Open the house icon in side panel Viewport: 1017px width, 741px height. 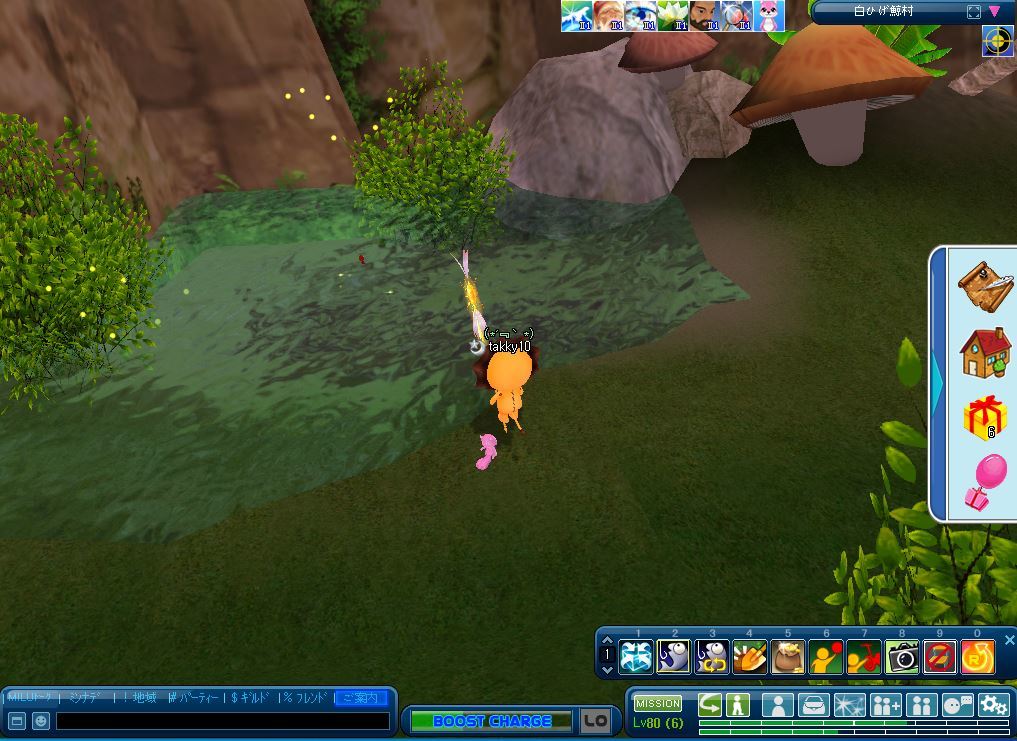[x=984, y=352]
